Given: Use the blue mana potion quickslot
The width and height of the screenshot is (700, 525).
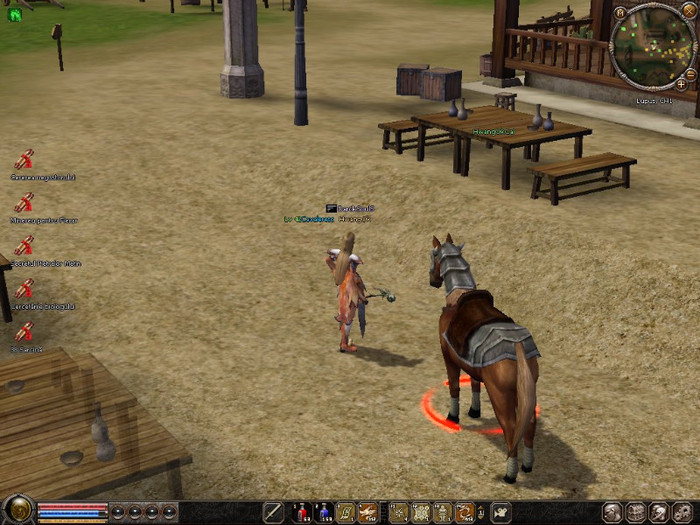Looking at the screenshot, I should pyautogui.click(x=324, y=512).
